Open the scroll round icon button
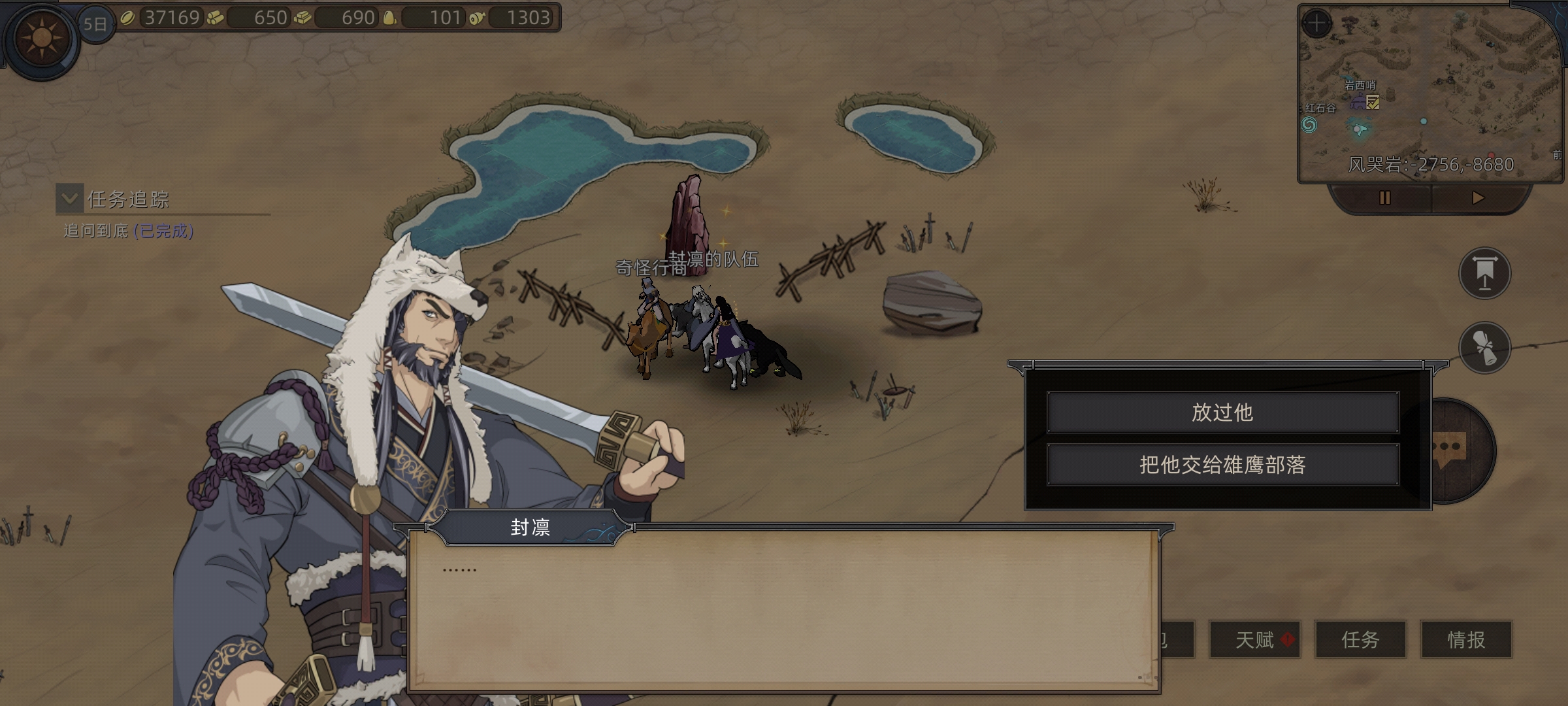The width and height of the screenshot is (1568, 706). click(1484, 347)
